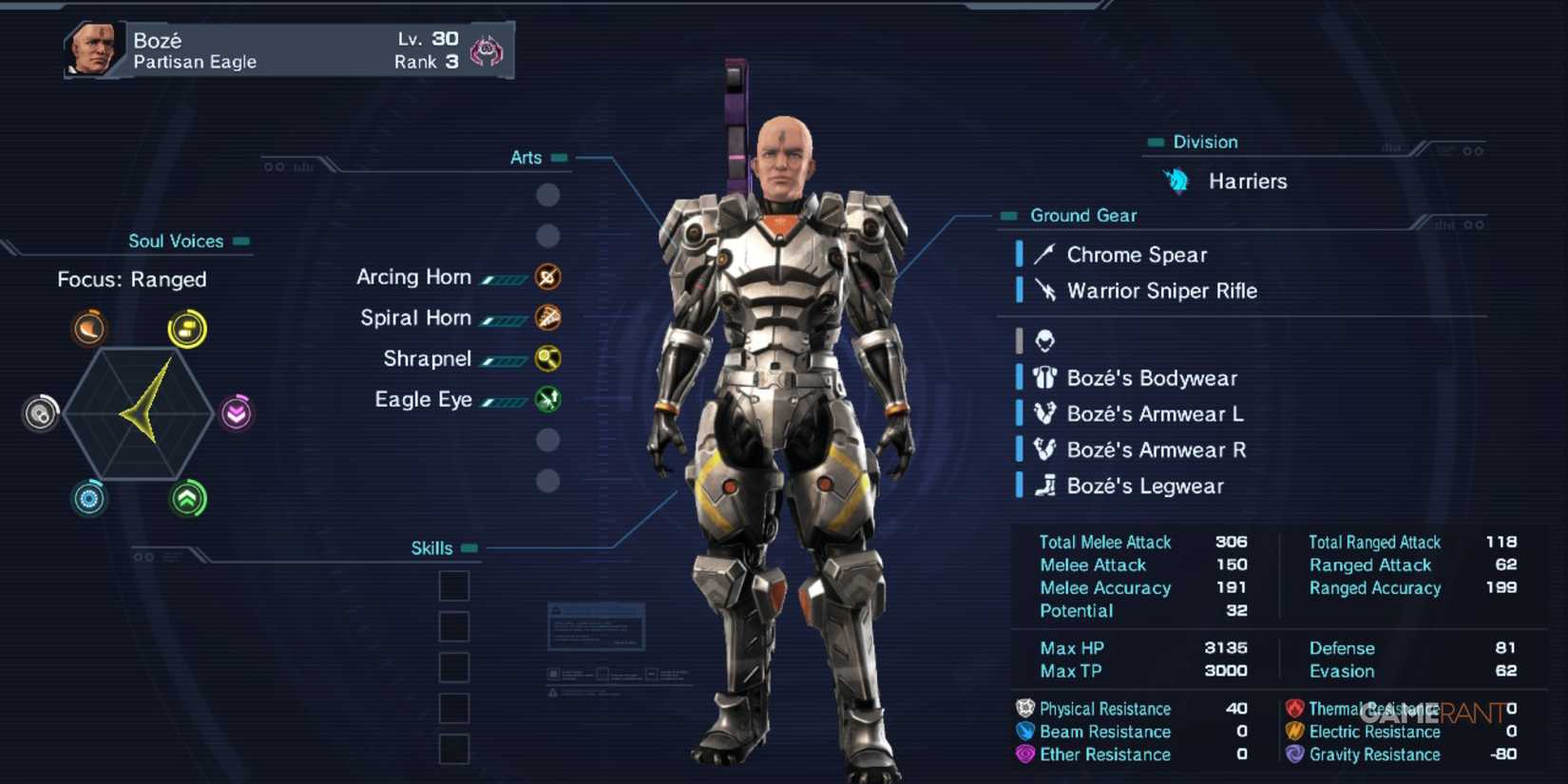
Task: Select the orange soul voice node
Action: tap(87, 327)
